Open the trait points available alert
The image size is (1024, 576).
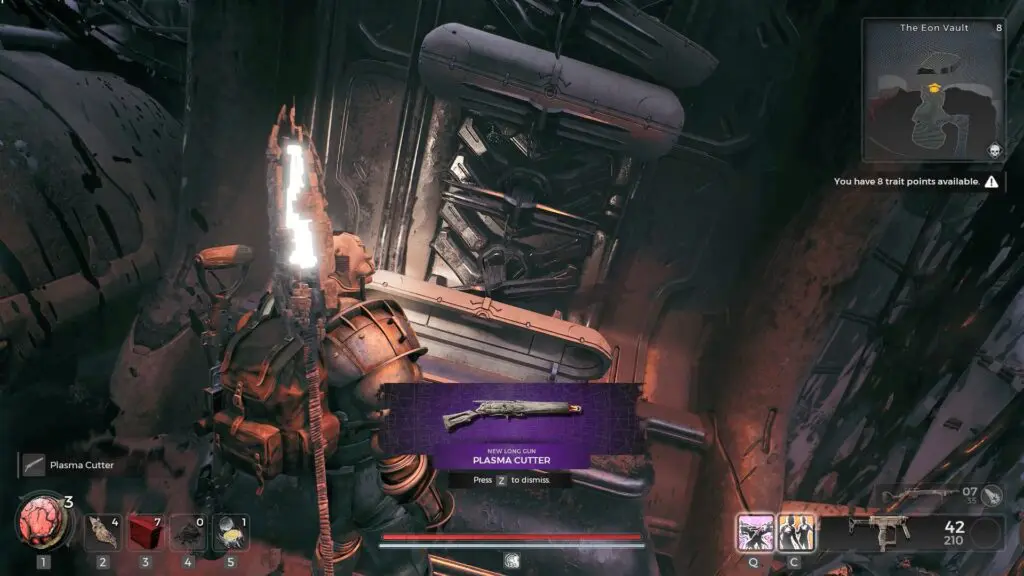[917, 182]
